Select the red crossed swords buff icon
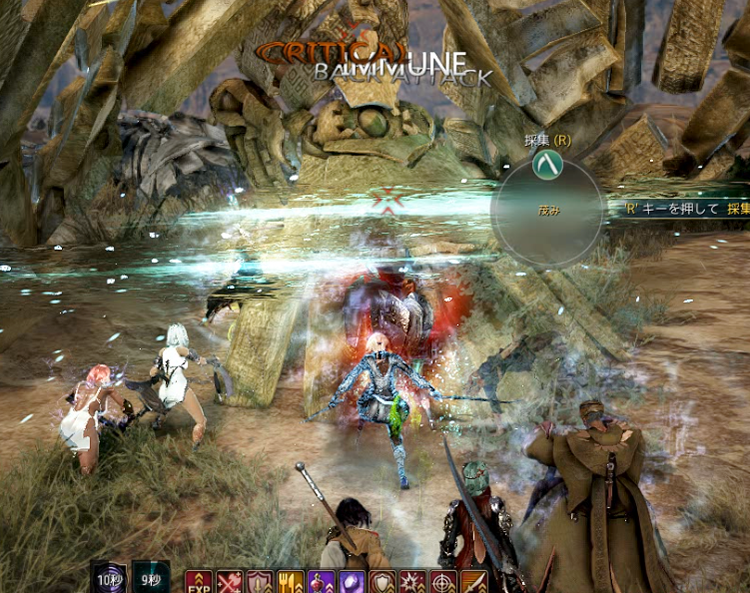 pos(229,582)
